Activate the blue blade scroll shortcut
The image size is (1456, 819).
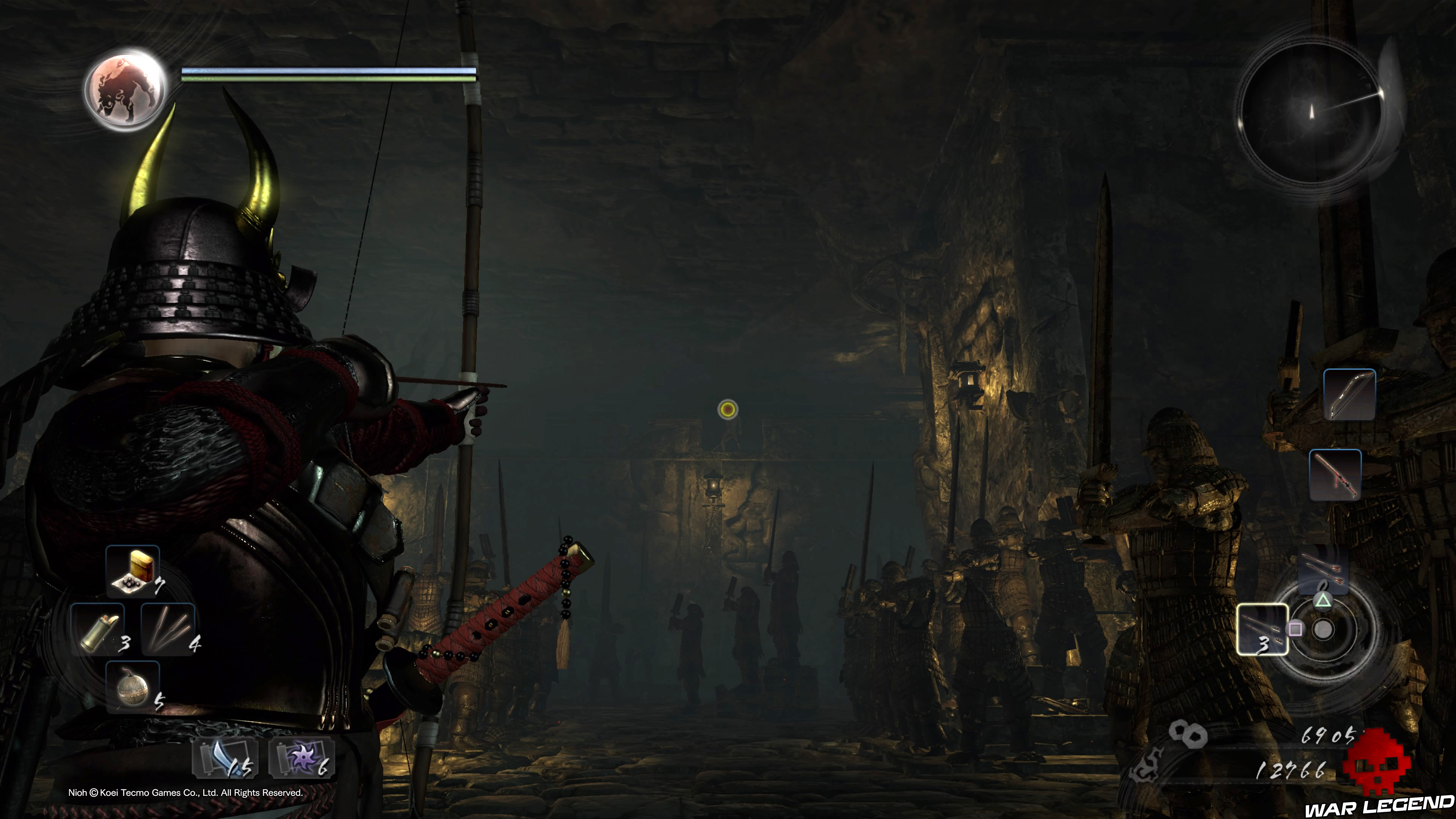click(226, 758)
